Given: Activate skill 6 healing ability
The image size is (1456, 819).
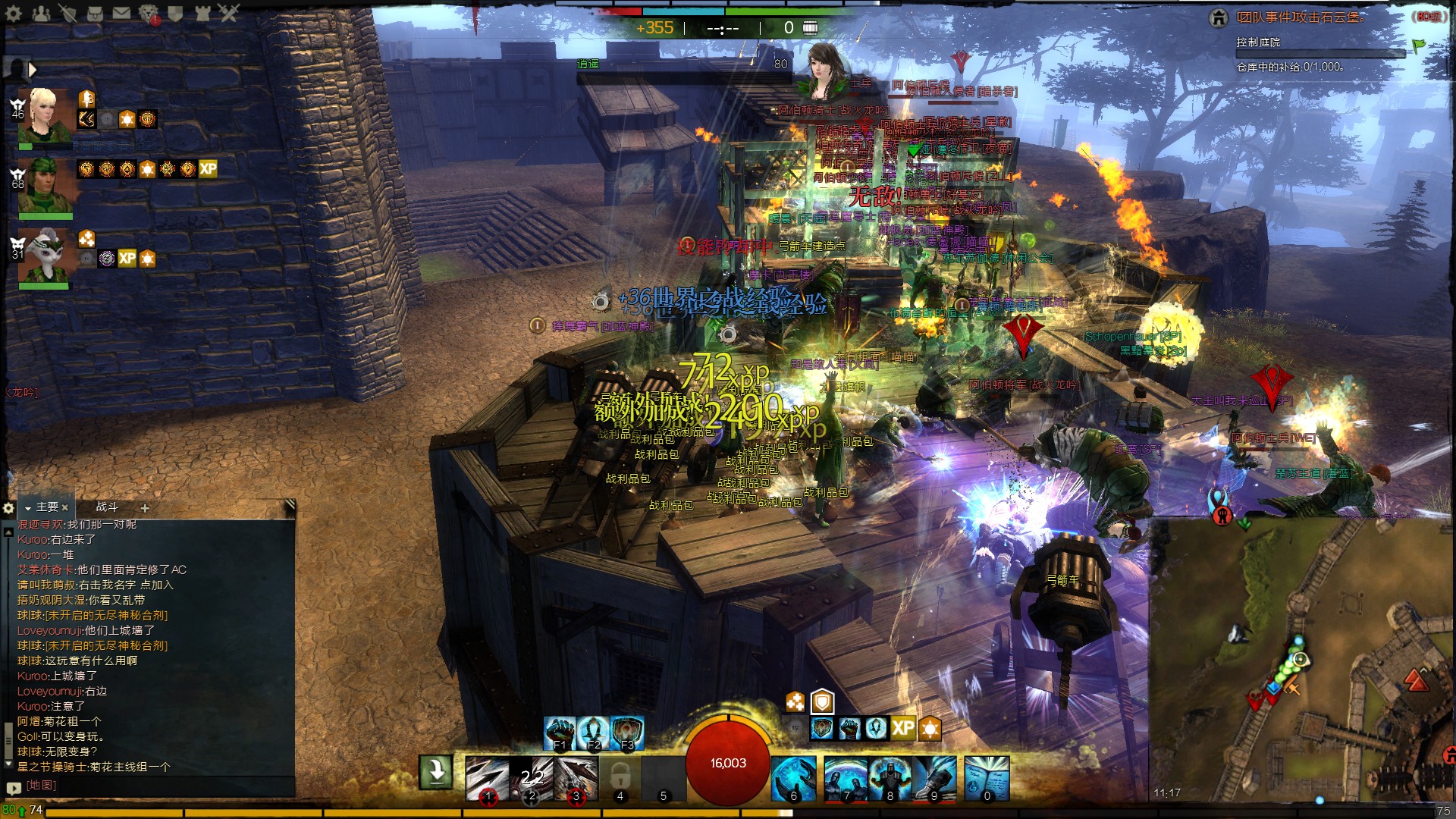Looking at the screenshot, I should [x=794, y=778].
